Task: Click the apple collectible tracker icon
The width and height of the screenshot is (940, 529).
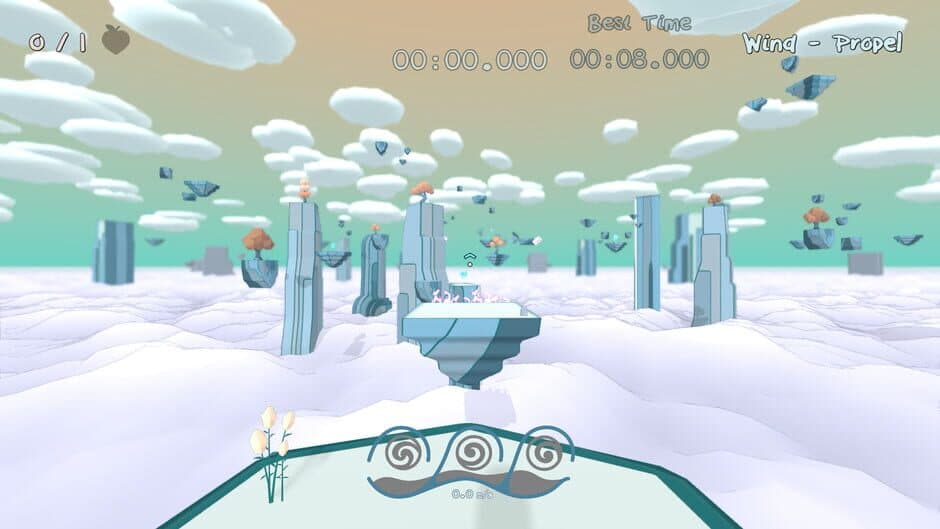Action: tap(116, 40)
